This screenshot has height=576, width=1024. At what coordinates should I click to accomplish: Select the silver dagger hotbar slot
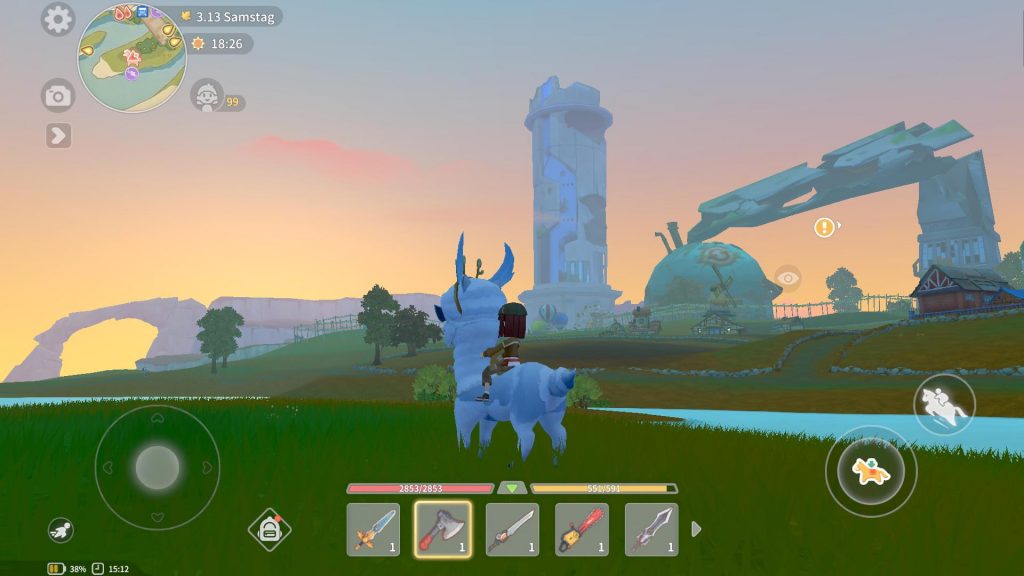(x=651, y=529)
